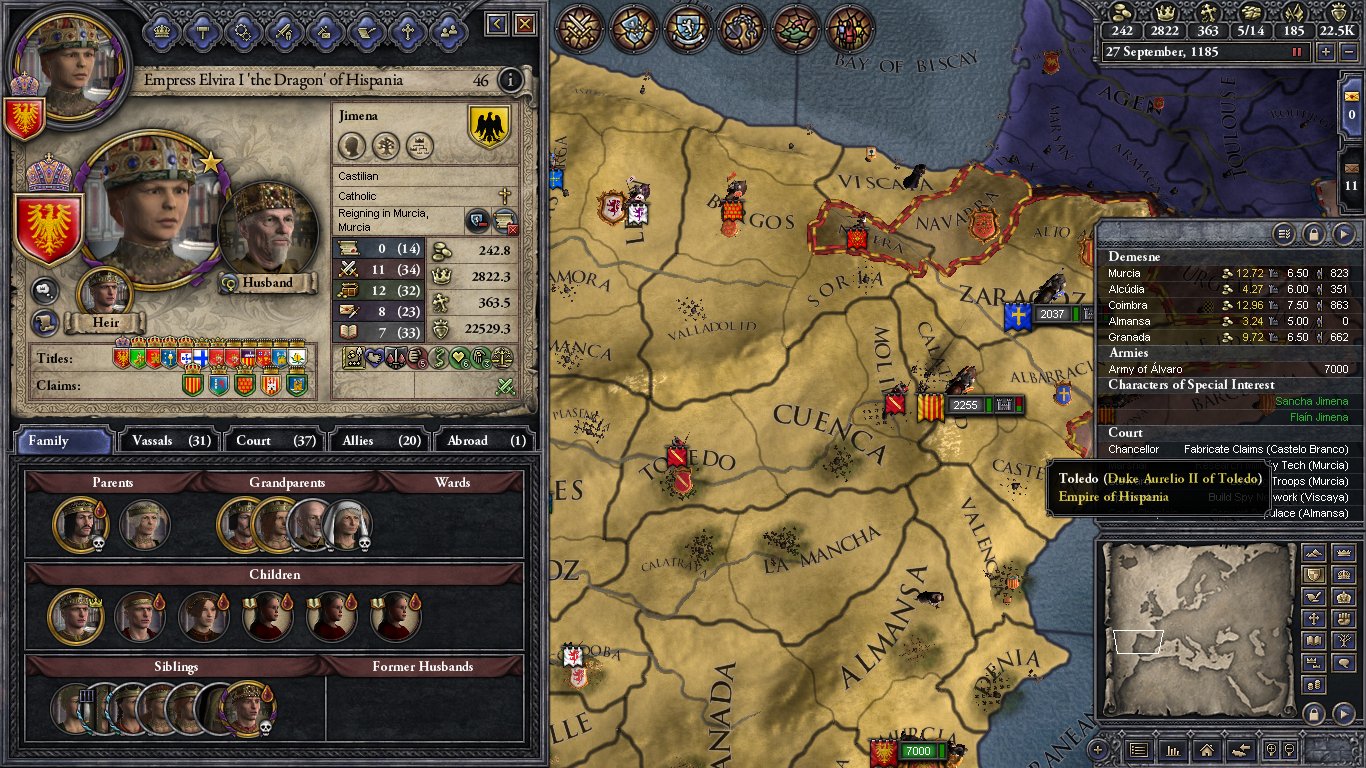The width and height of the screenshot is (1366, 768).
Task: View the Heir portrait
Action: click(x=105, y=293)
